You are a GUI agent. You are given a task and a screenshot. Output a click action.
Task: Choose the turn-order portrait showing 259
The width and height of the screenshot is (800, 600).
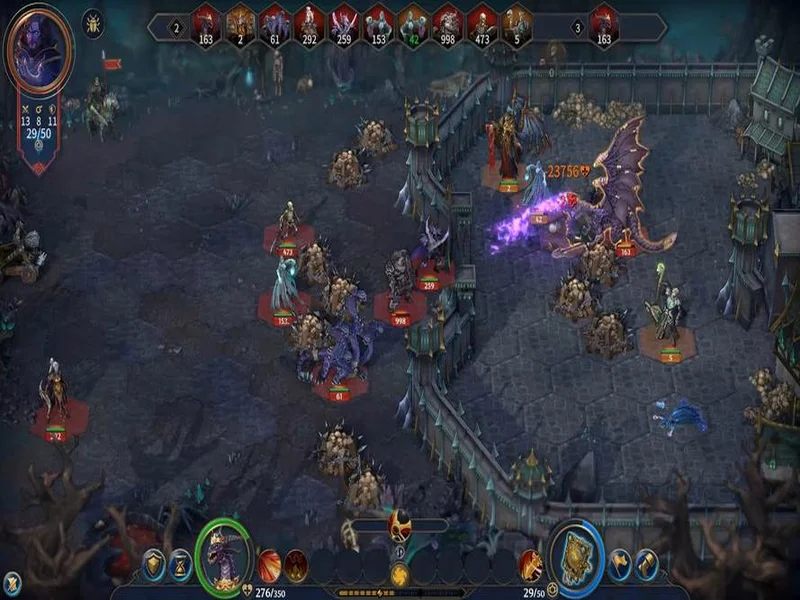(x=344, y=24)
